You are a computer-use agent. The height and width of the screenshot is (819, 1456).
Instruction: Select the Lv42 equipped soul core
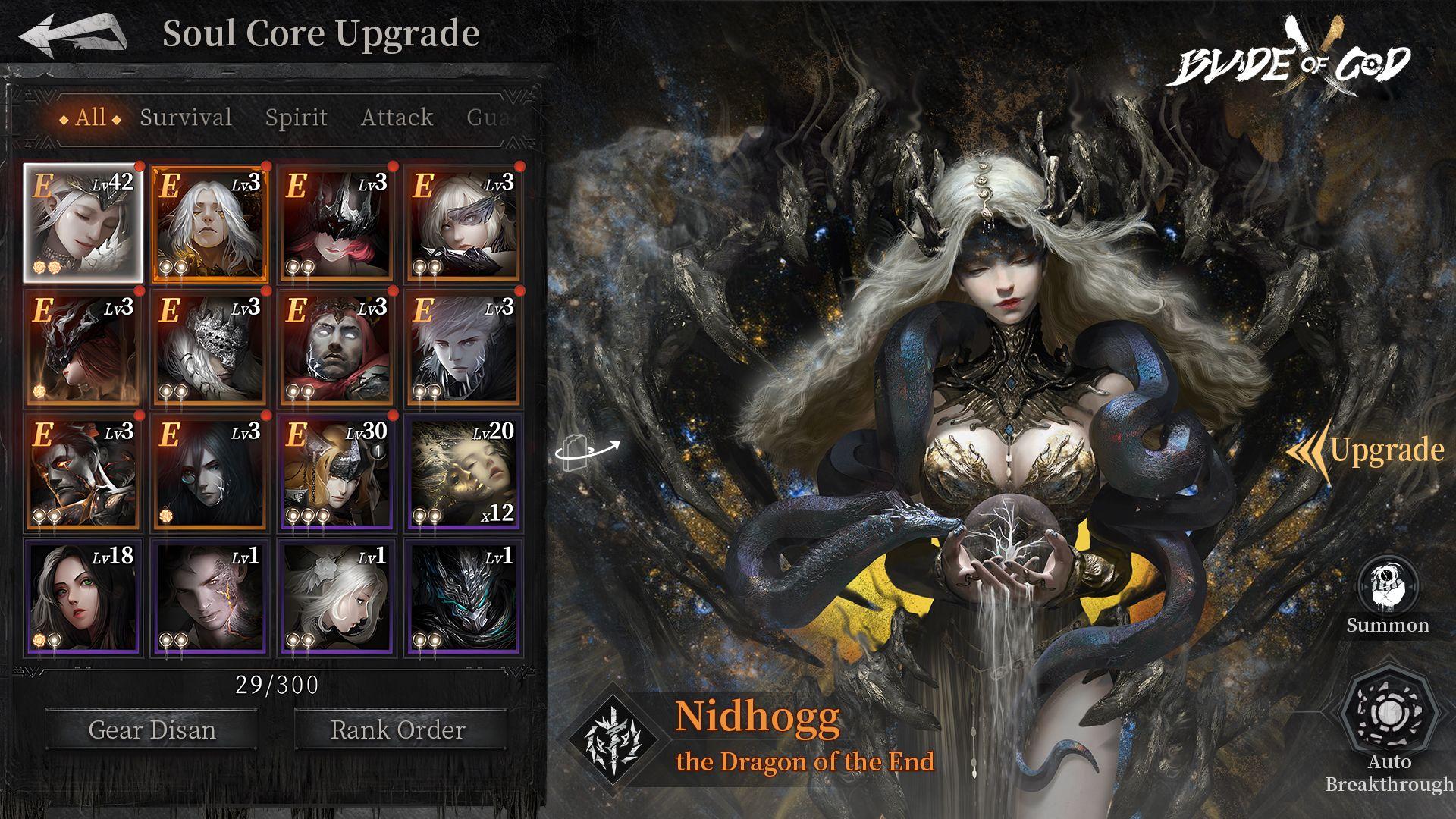point(83,223)
